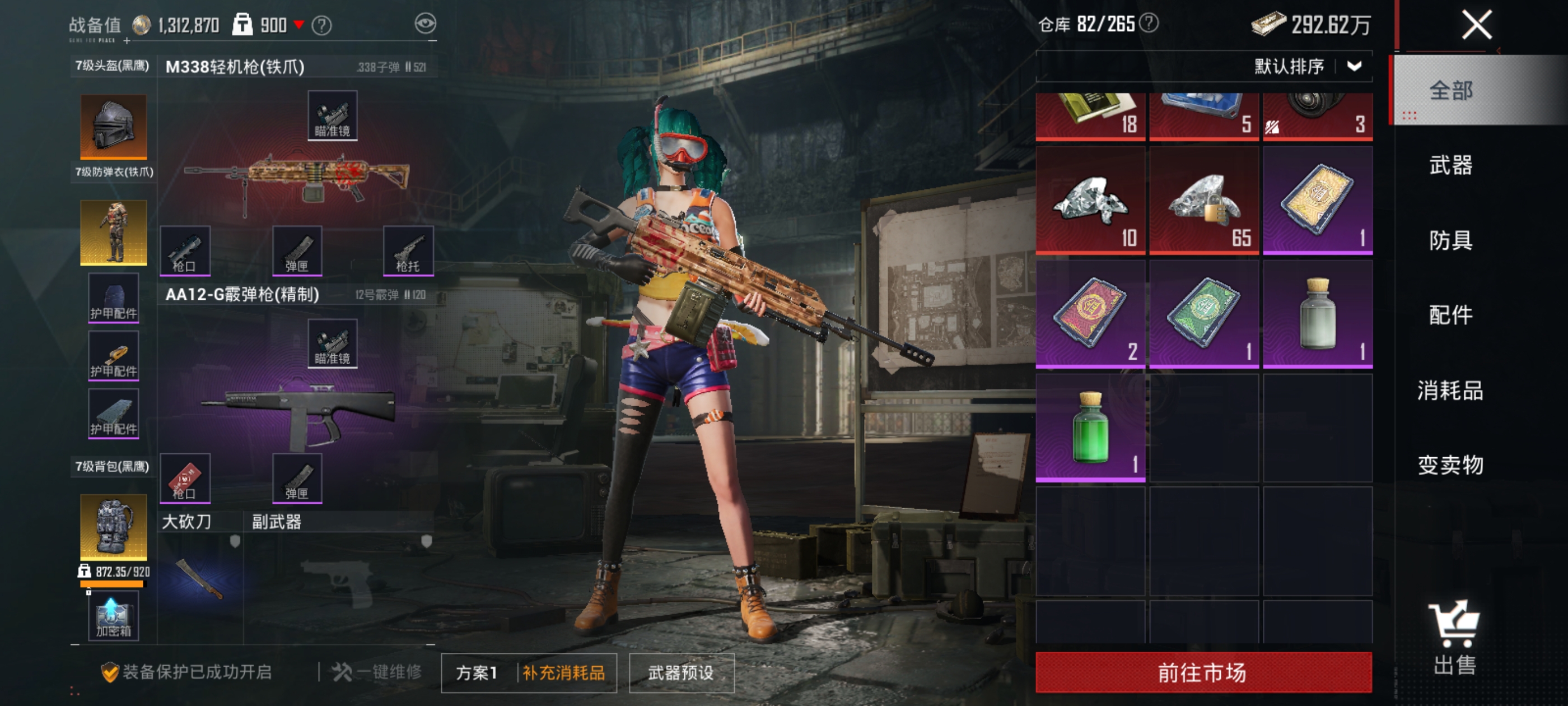Open the 防具 category tab

coord(1450,240)
